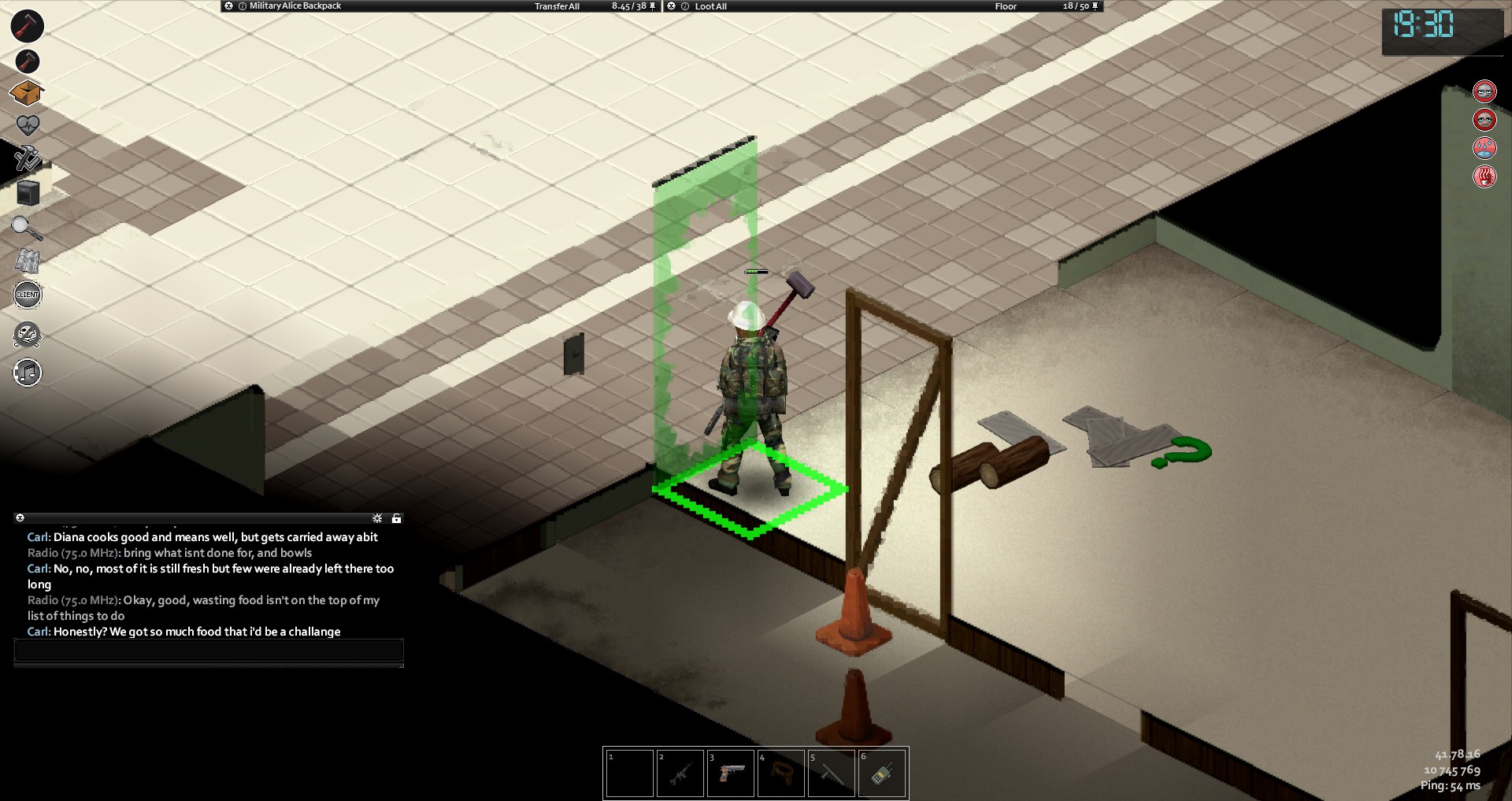Select the rifle hotbar slot
Screen dimensions: 1512x801
[x=680, y=773]
